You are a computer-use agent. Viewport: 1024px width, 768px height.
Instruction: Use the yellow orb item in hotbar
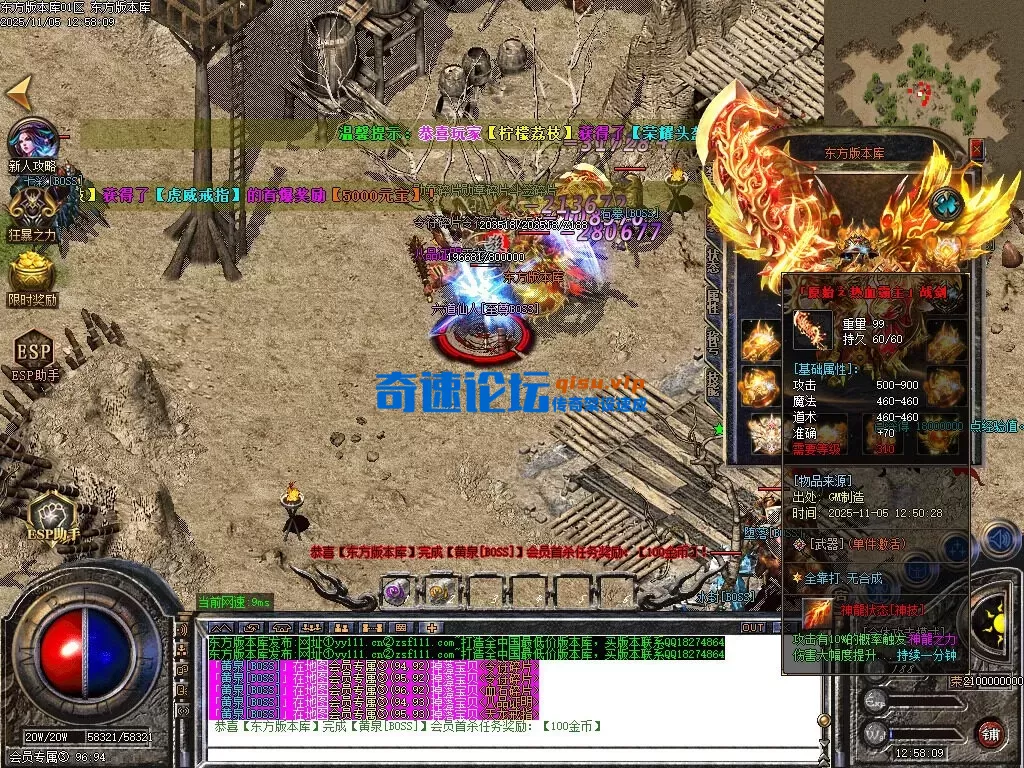point(440,591)
